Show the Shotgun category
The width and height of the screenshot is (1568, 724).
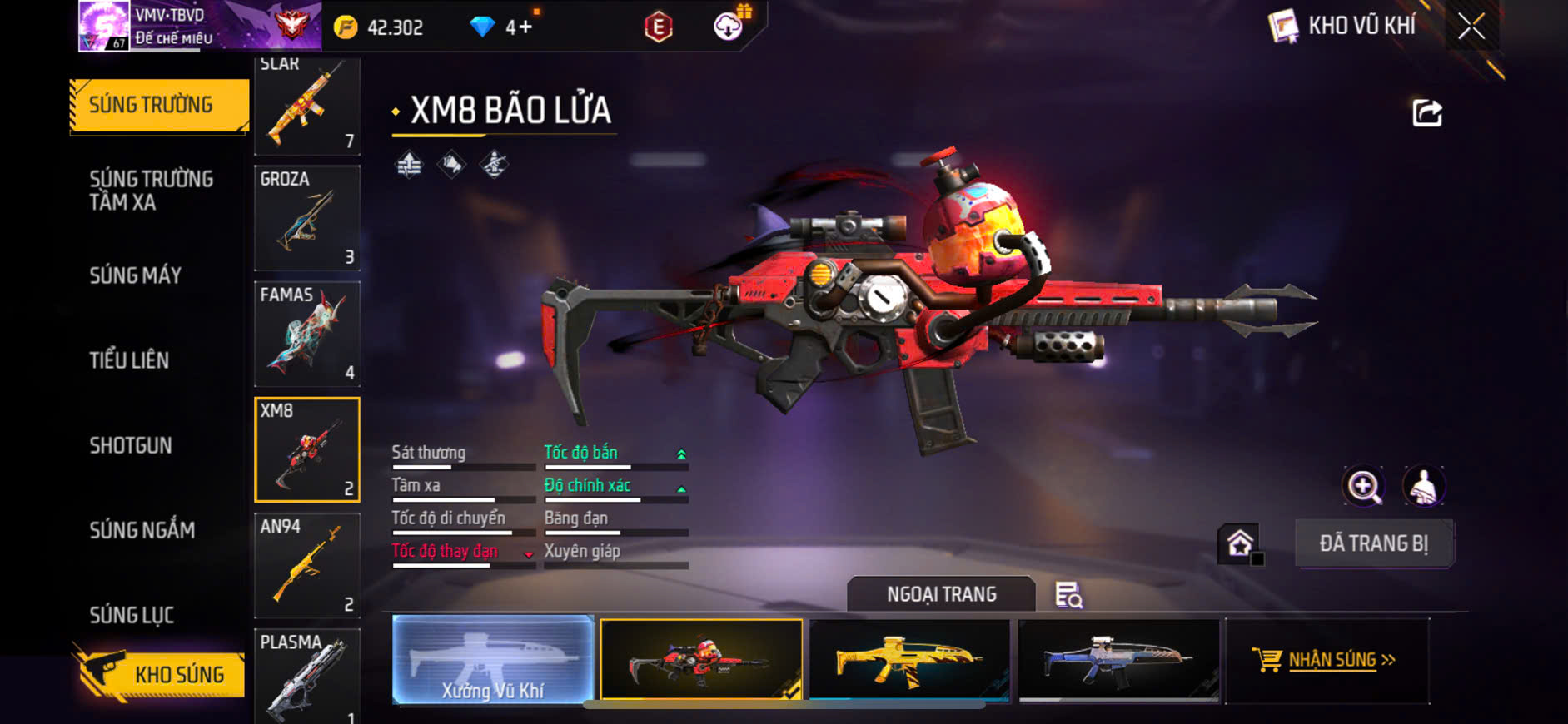tap(131, 445)
